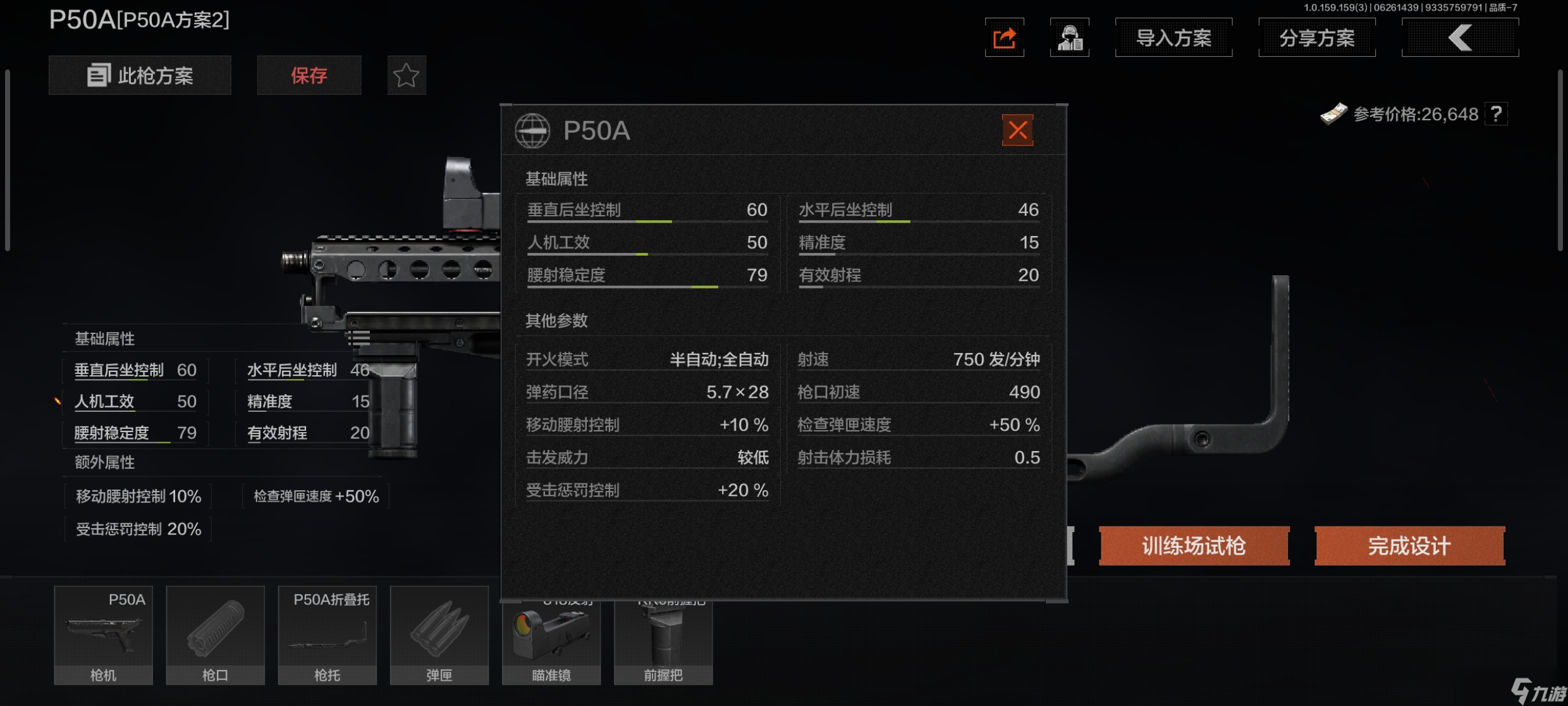Select 分享方案 to share the build
The width and height of the screenshot is (1568, 706).
pyautogui.click(x=1316, y=38)
